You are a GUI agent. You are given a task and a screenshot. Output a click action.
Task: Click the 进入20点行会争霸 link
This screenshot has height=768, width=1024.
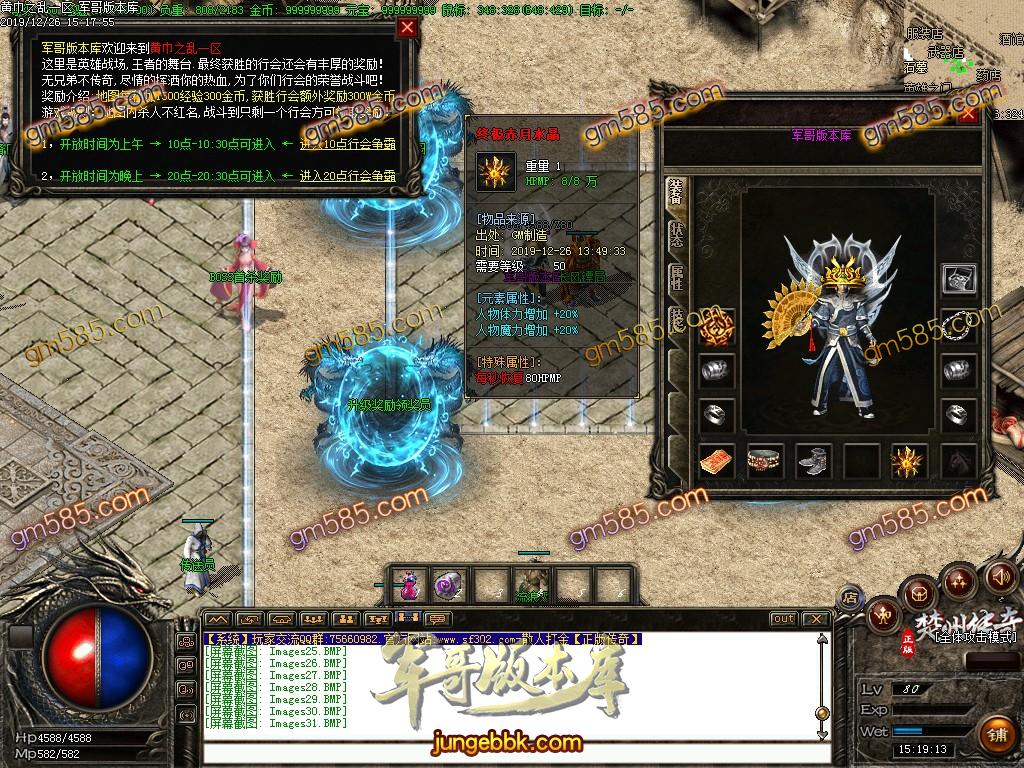point(347,176)
